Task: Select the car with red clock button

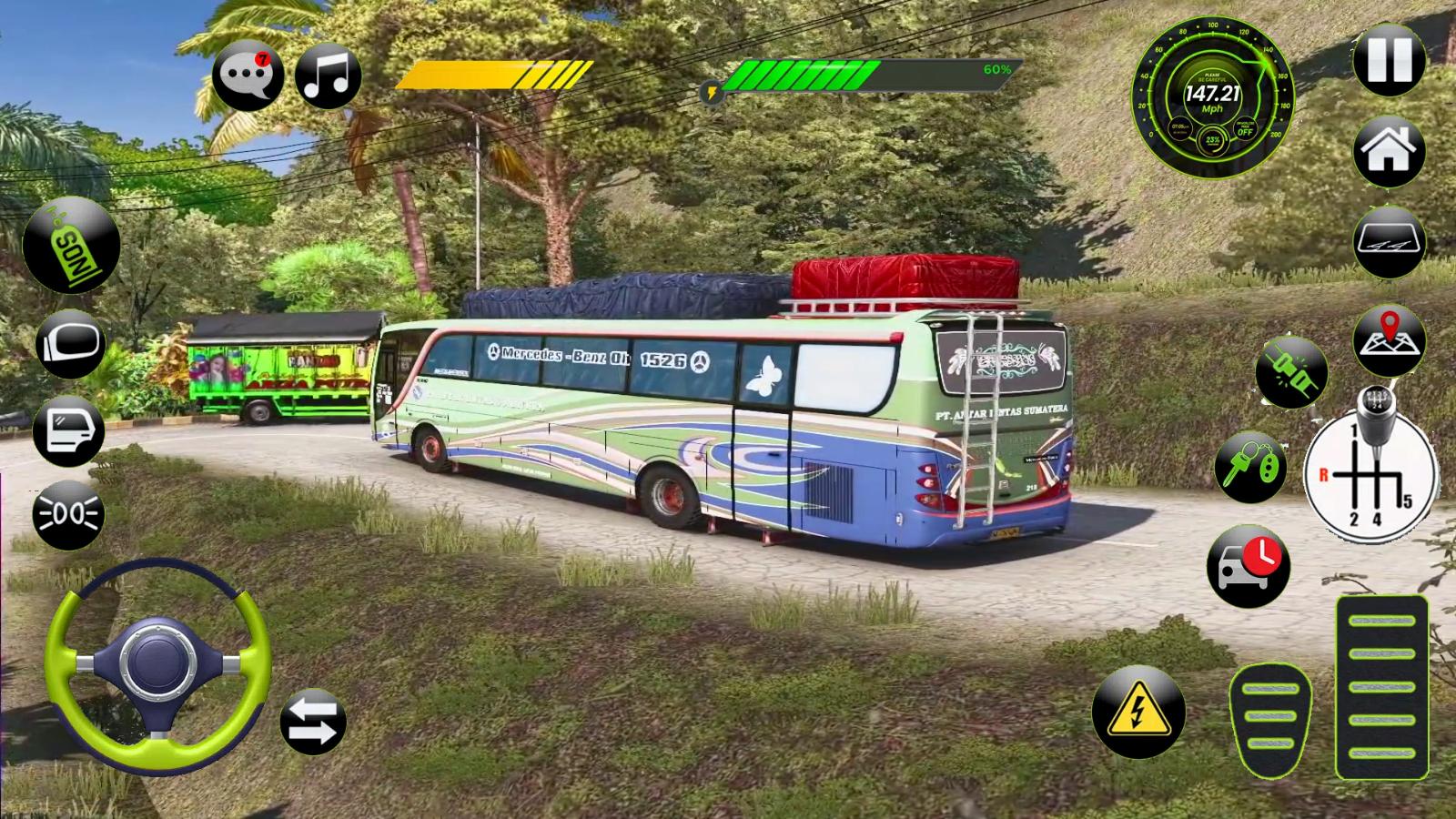Action: 1248,565
